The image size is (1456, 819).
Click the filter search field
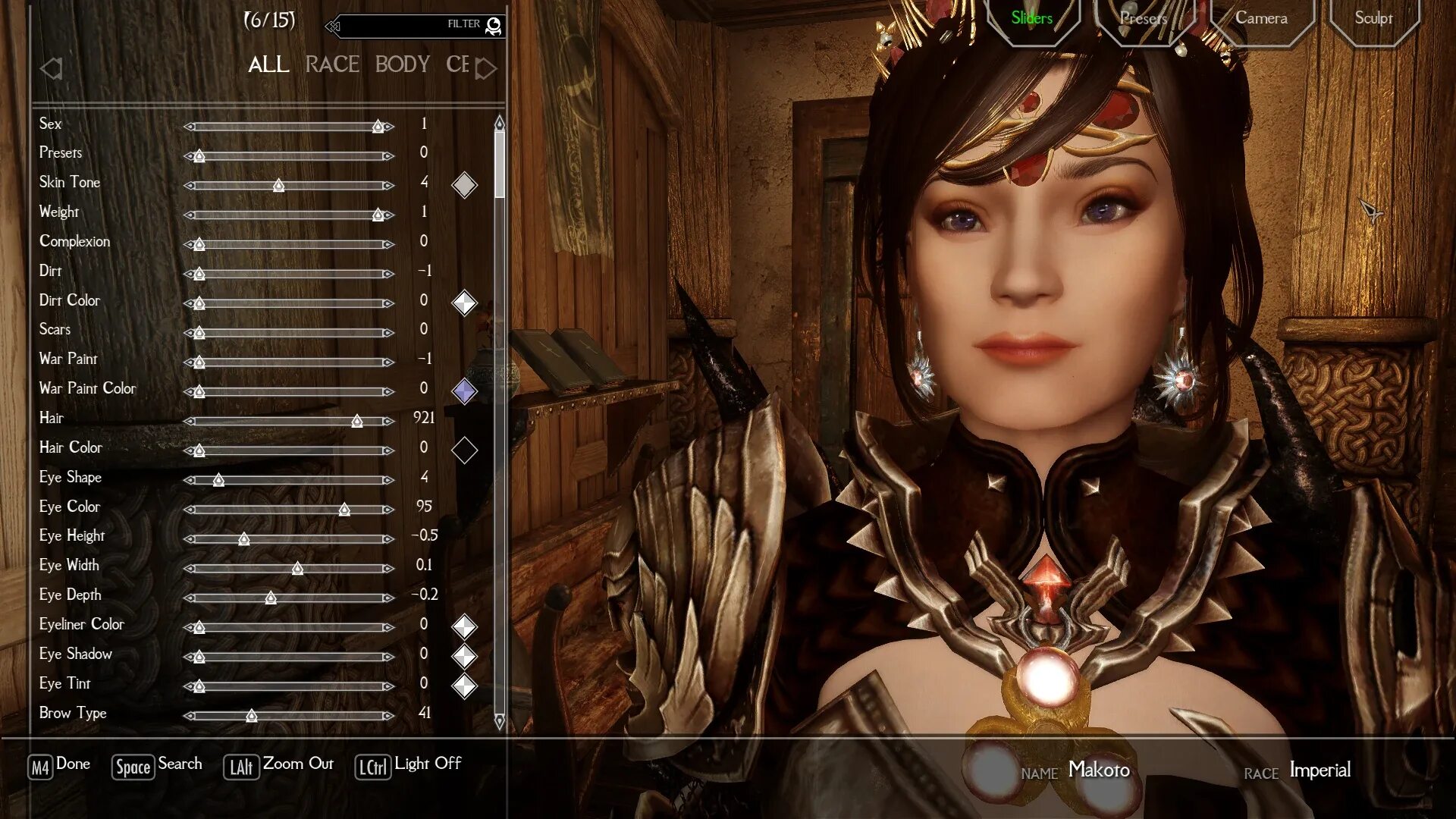pos(409,26)
